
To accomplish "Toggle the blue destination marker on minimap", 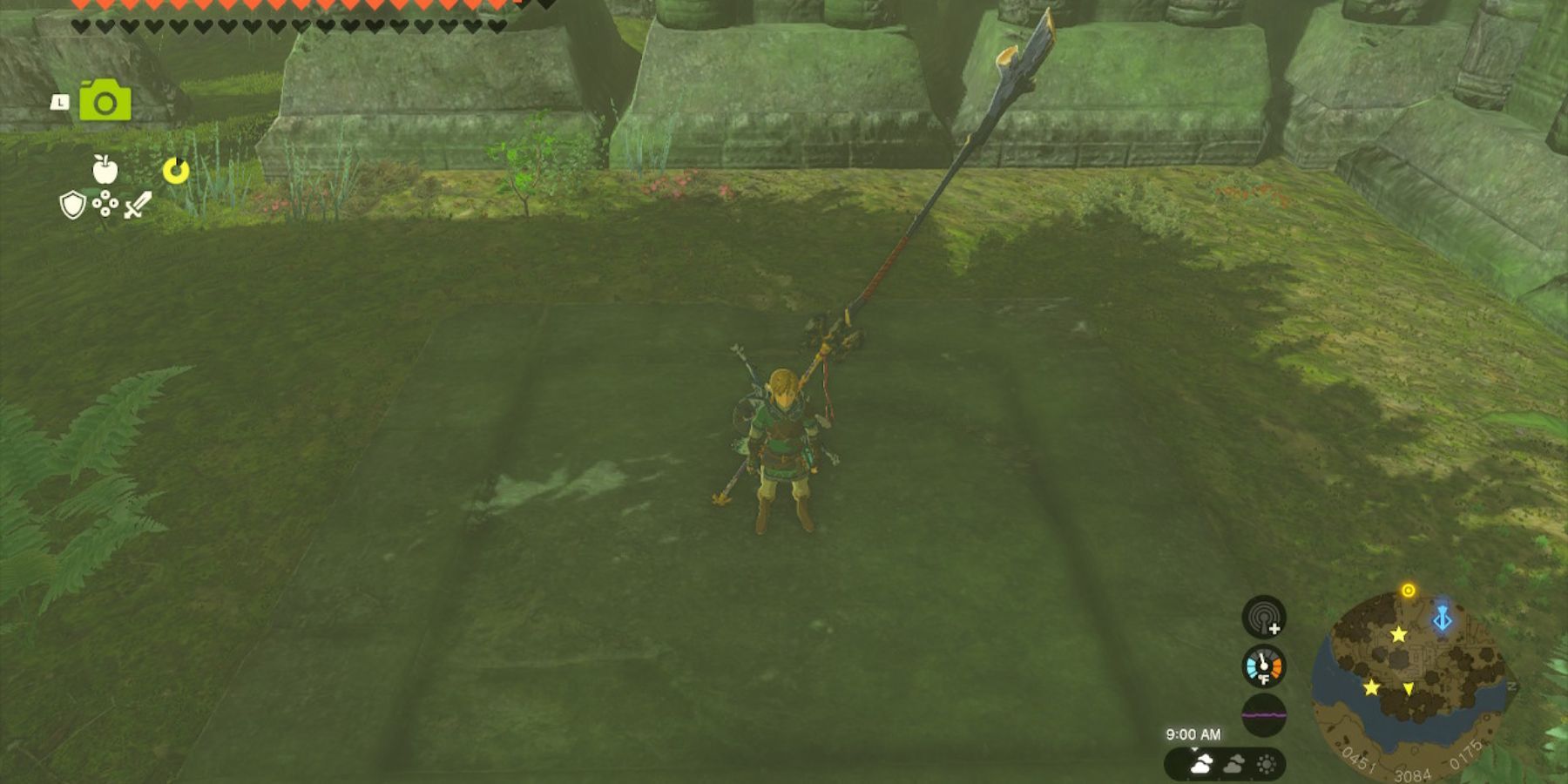I will pos(1442,618).
